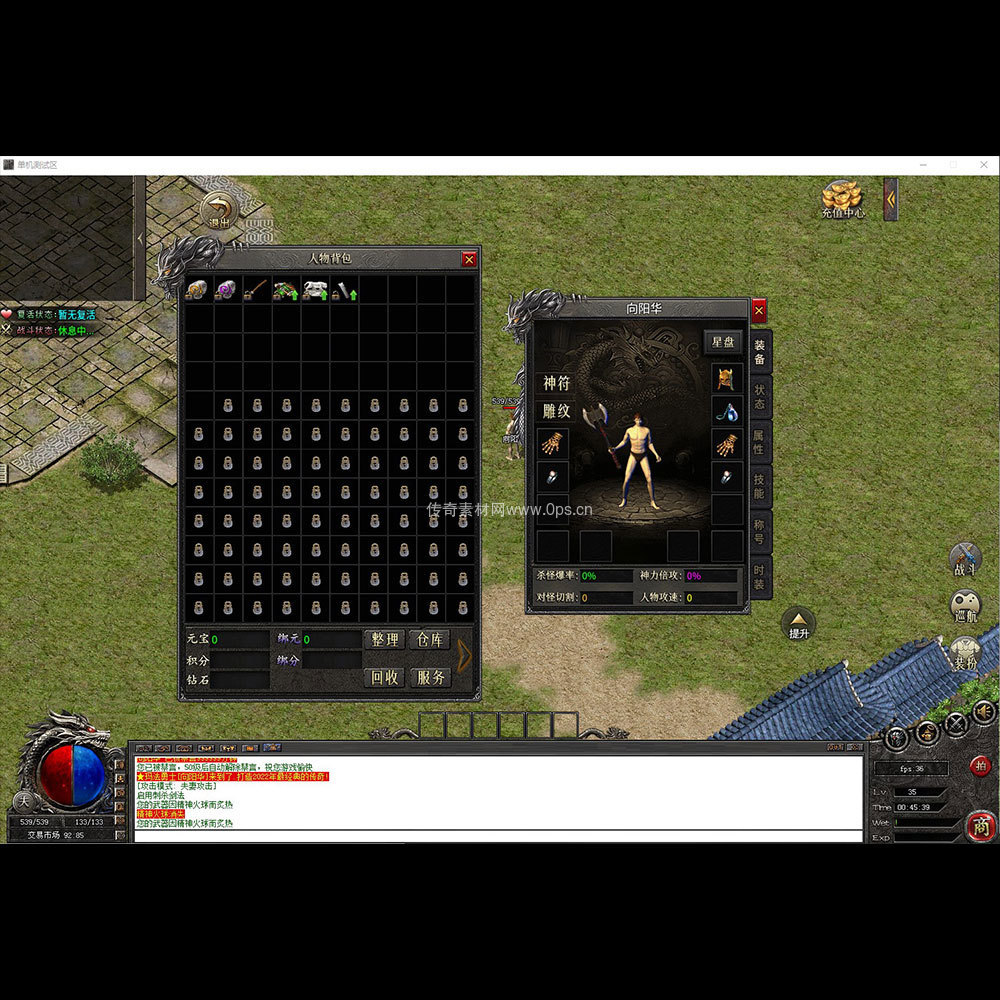Image resolution: width=1000 pixels, height=1000 pixels.
Task: Switch to the 属性 attributes tab
Action: coord(760,441)
